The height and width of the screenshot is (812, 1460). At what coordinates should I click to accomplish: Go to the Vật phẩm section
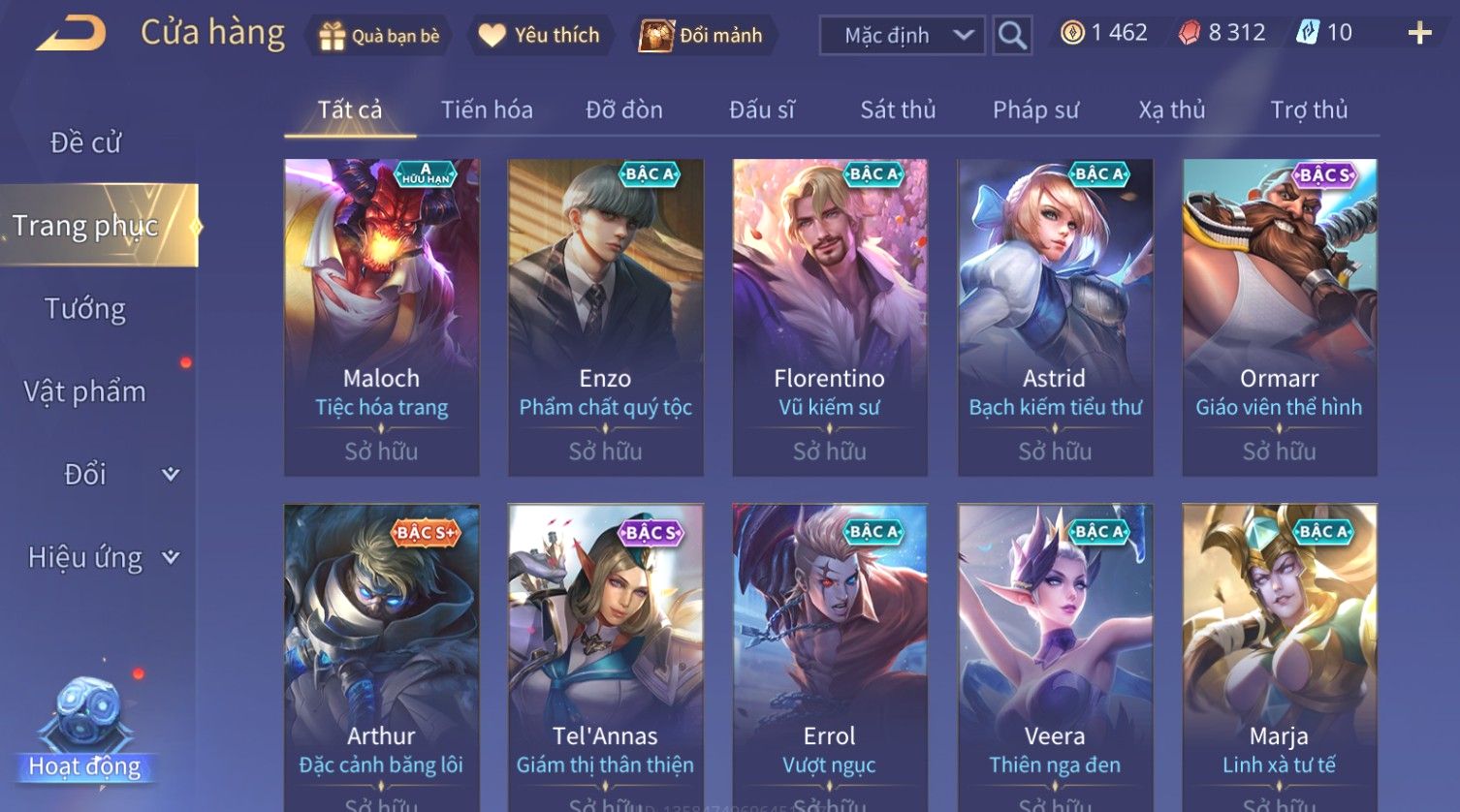point(85,391)
